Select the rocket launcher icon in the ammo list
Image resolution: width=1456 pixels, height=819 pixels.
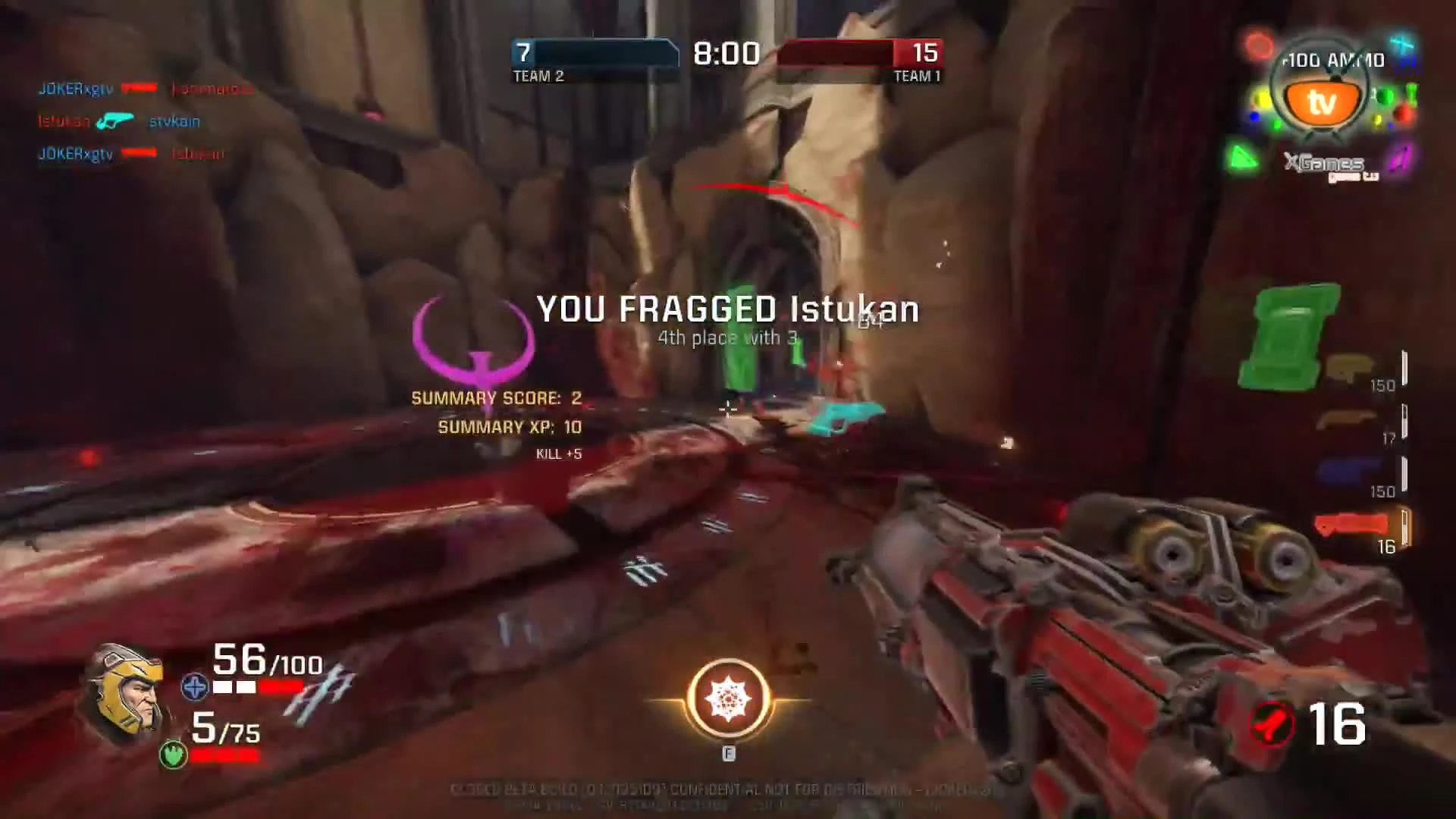(1352, 522)
